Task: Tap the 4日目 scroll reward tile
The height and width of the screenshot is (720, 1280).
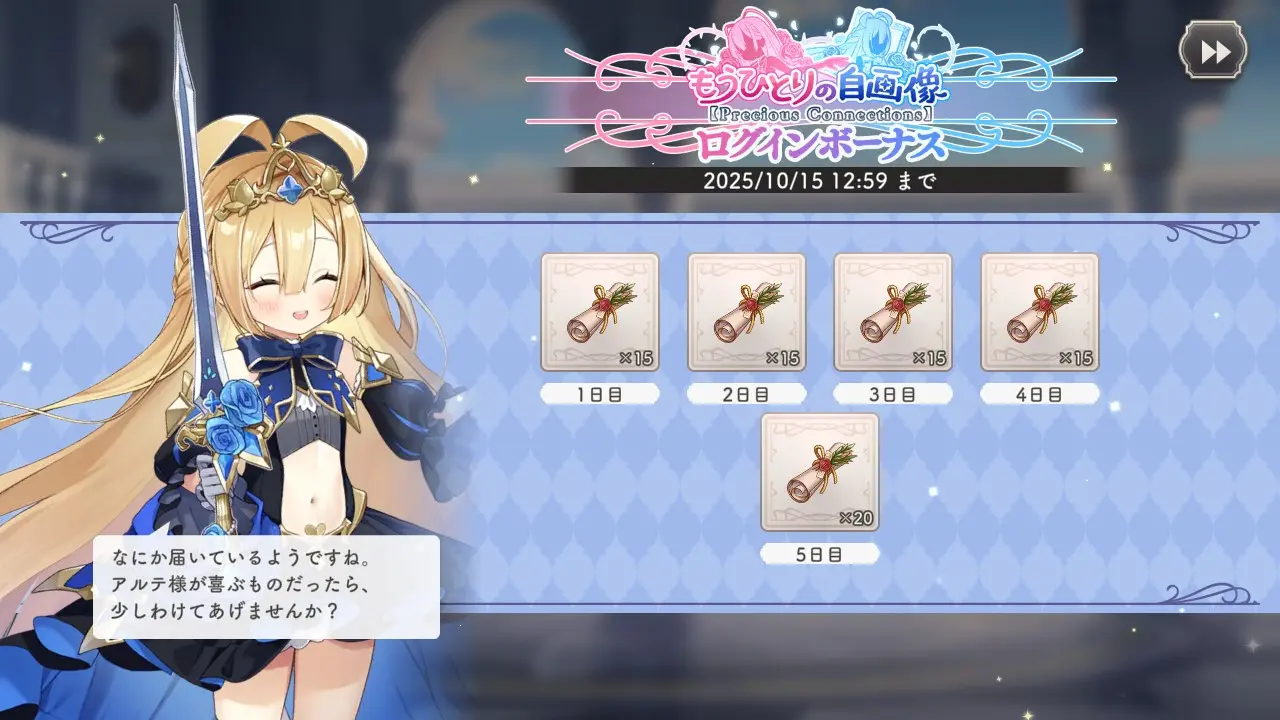Action: coord(1039,312)
